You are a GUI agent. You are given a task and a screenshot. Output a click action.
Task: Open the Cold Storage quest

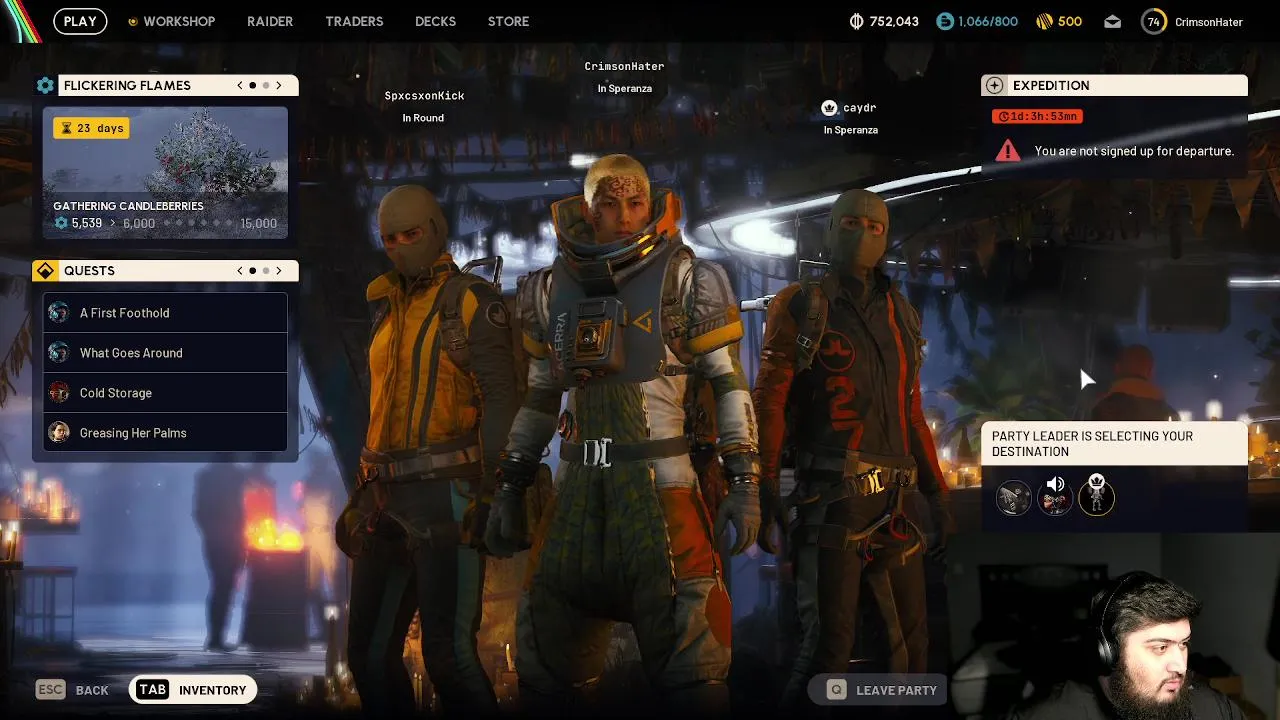tap(165, 393)
